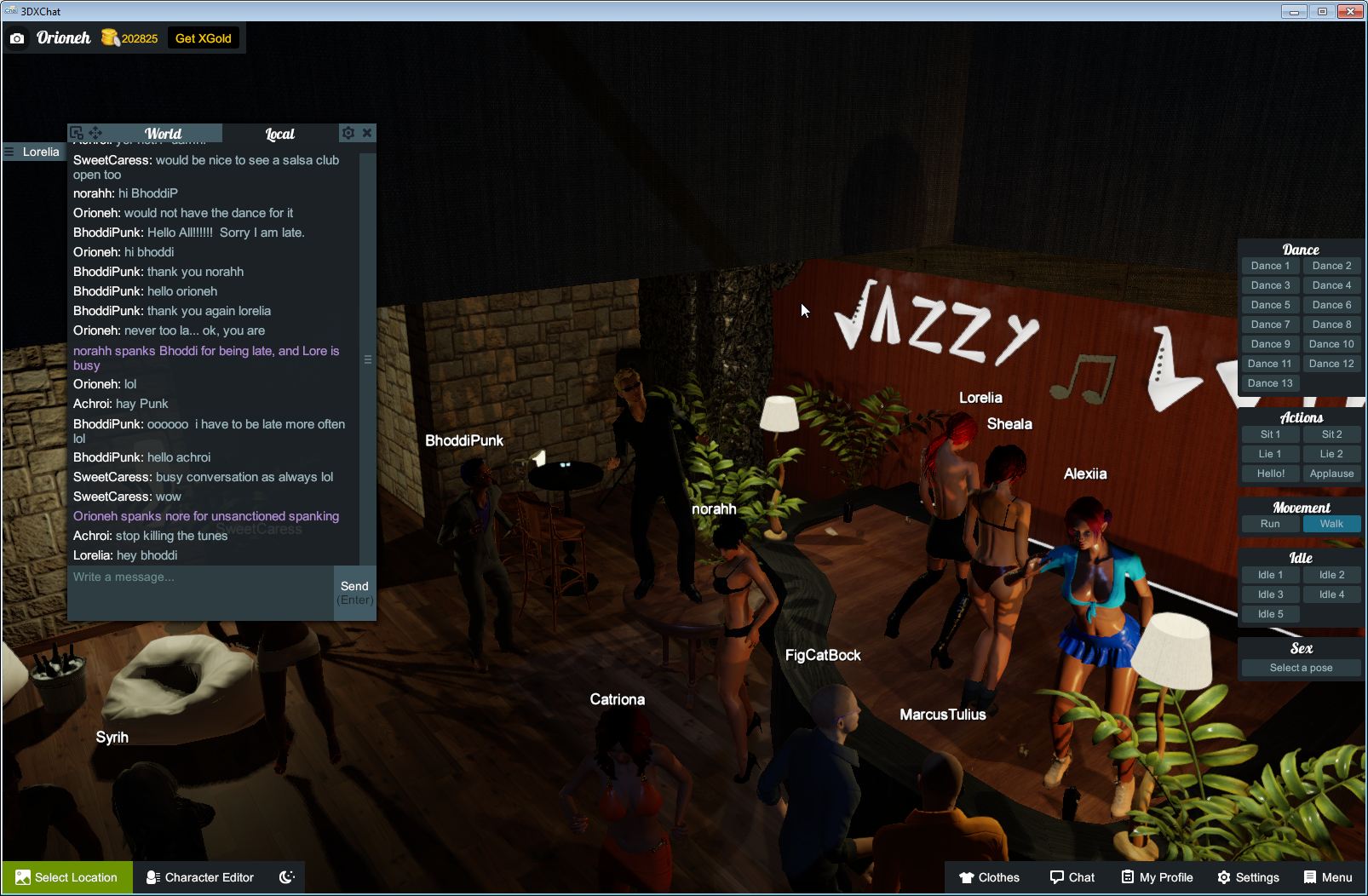The image size is (1368, 896).
Task: Click the chat window resize icon
Action: click(x=78, y=133)
